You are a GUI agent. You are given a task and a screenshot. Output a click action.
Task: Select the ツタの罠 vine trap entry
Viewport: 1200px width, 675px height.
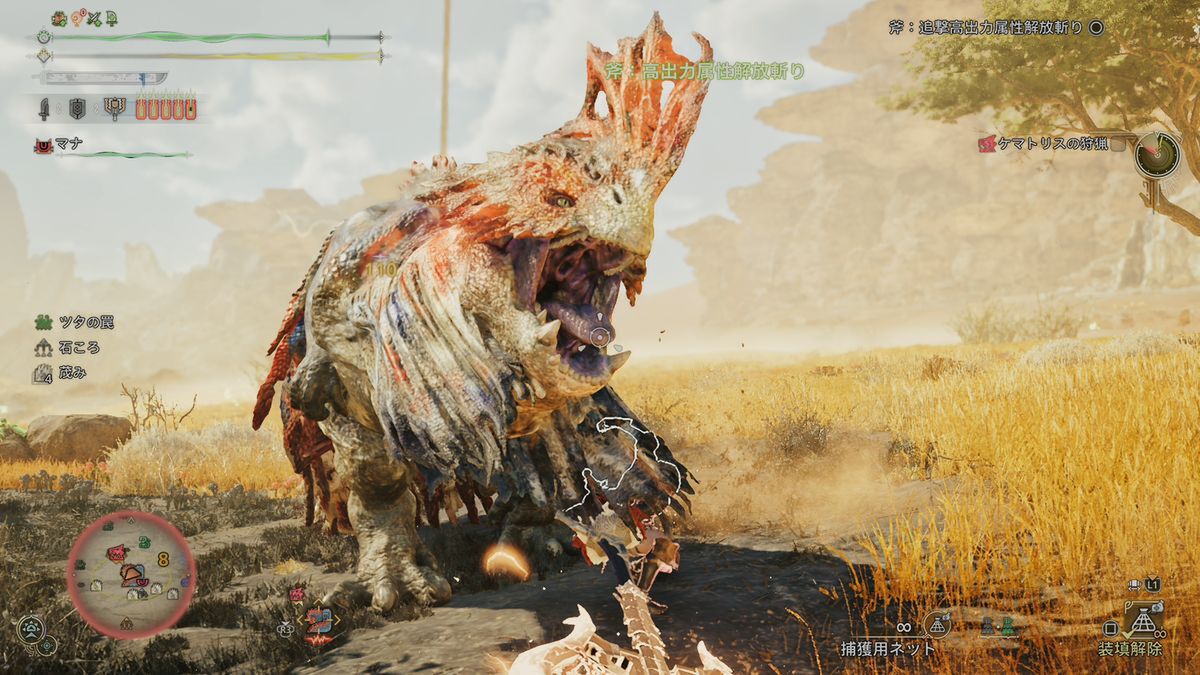(43, 322)
